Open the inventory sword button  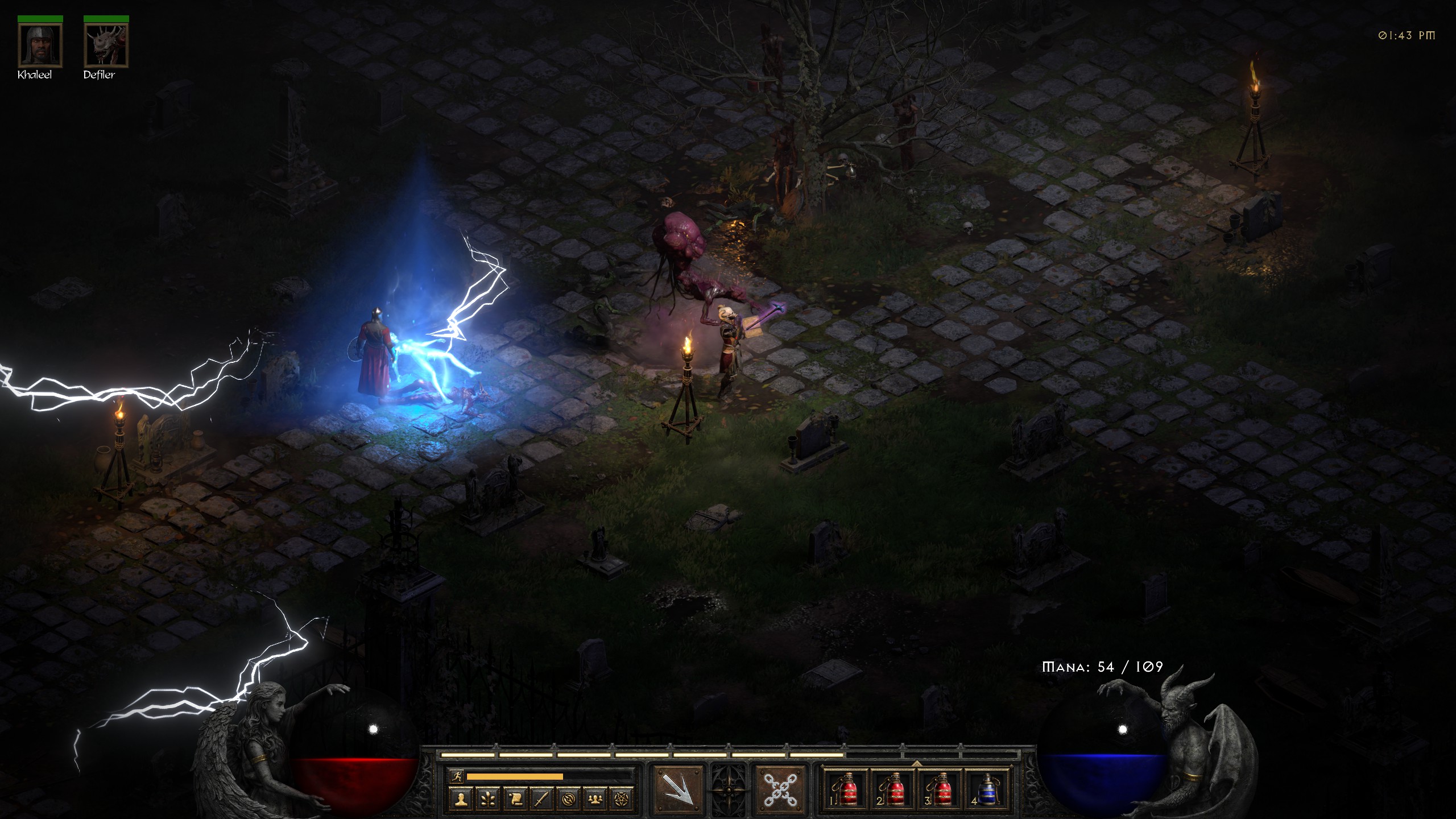[541, 799]
